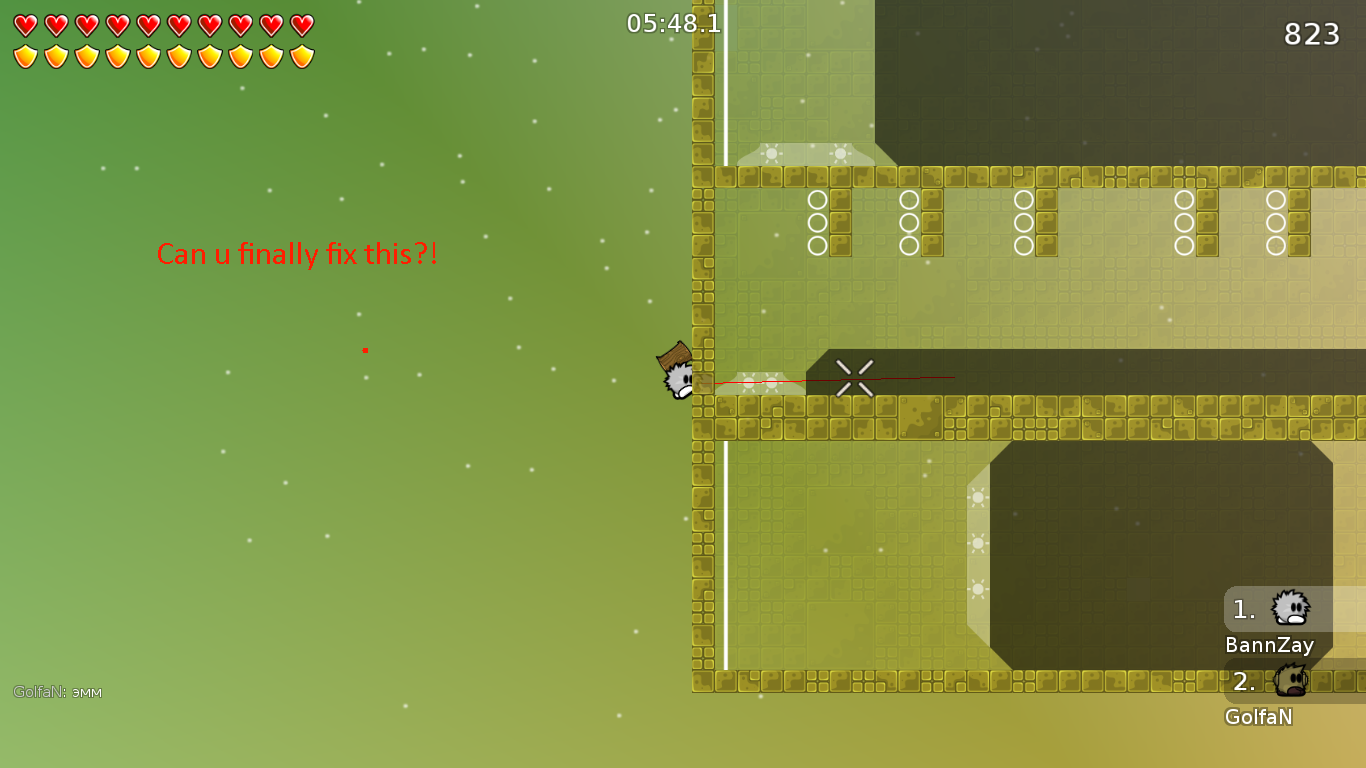Click the X-shaped crosshair reticle
This screenshot has height=768, width=1366.
(x=853, y=378)
